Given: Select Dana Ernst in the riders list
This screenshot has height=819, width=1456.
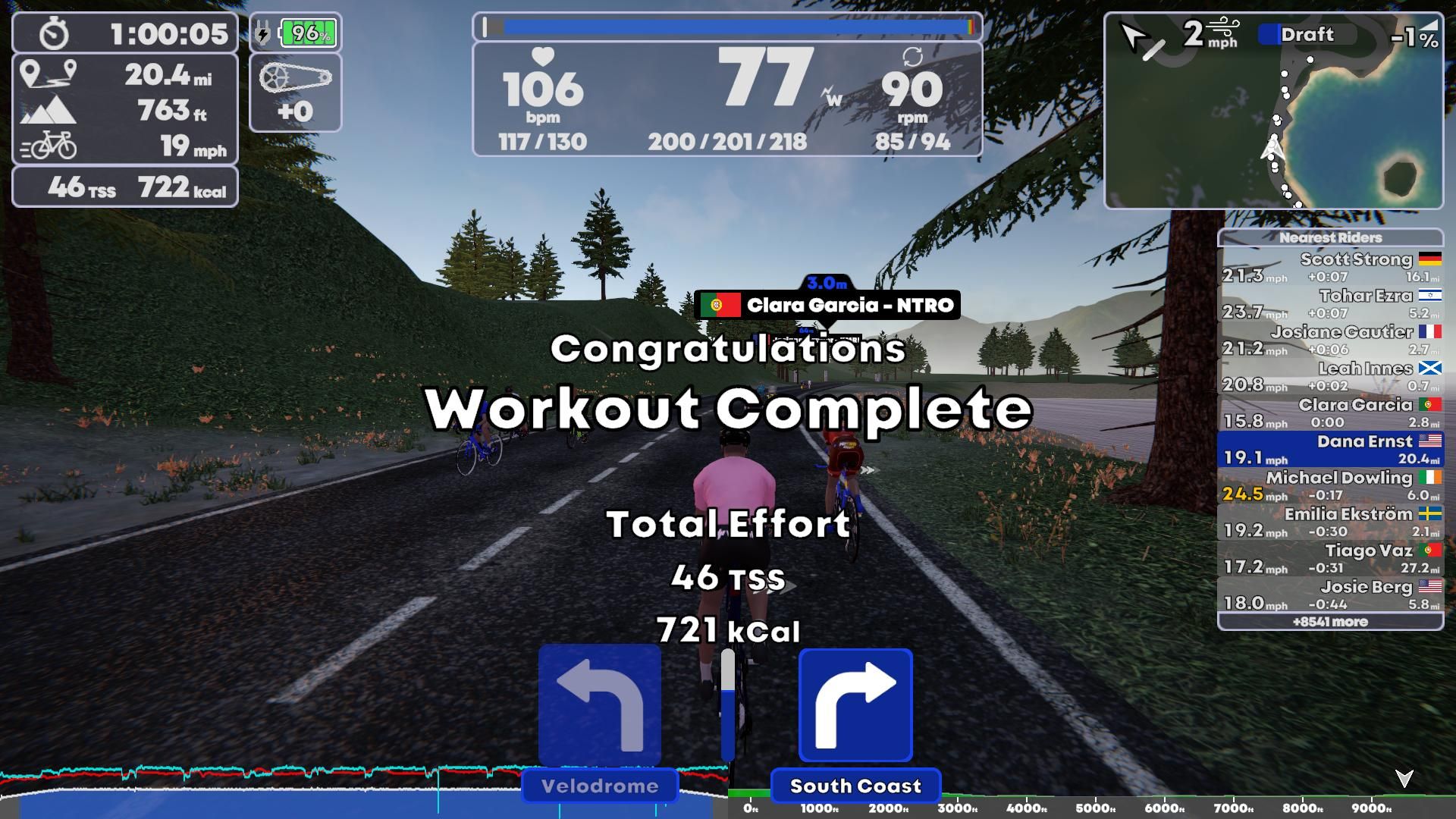Looking at the screenshot, I should click(x=1332, y=449).
